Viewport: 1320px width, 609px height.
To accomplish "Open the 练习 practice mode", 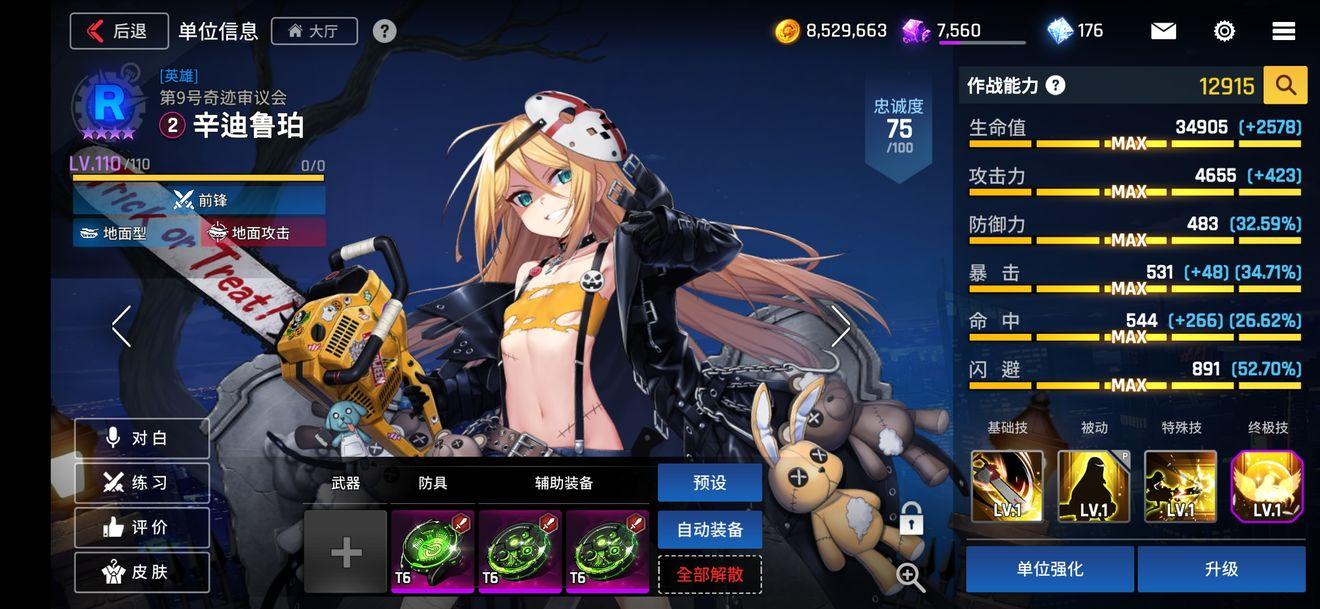I will (x=141, y=483).
